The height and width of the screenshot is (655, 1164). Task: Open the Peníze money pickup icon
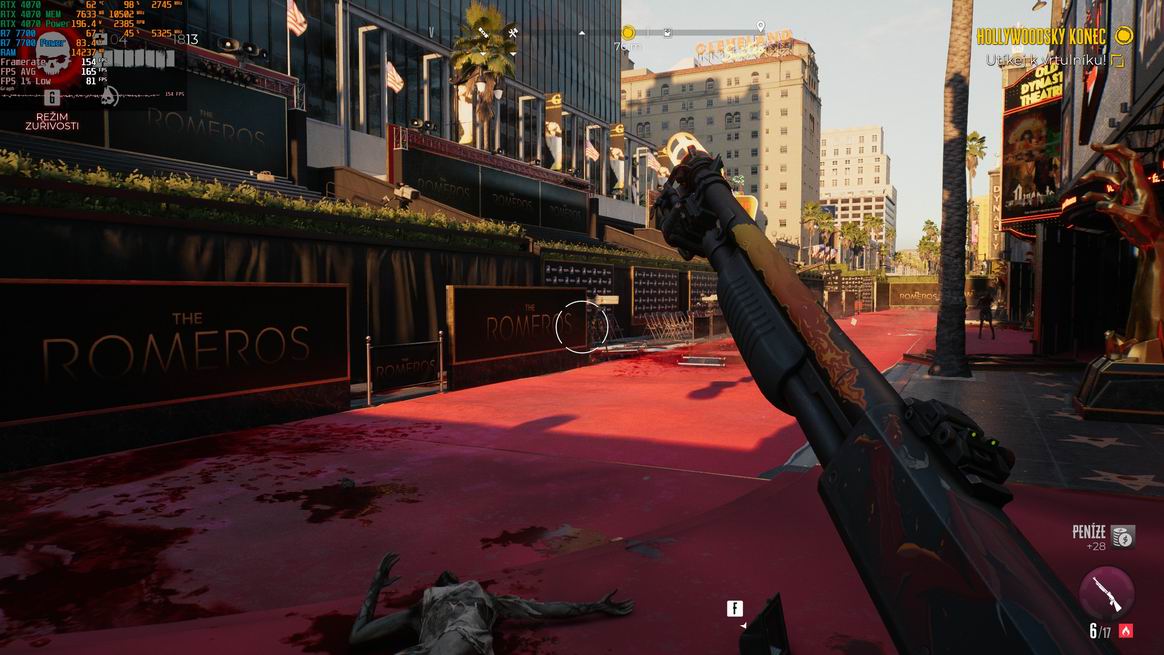1124,537
